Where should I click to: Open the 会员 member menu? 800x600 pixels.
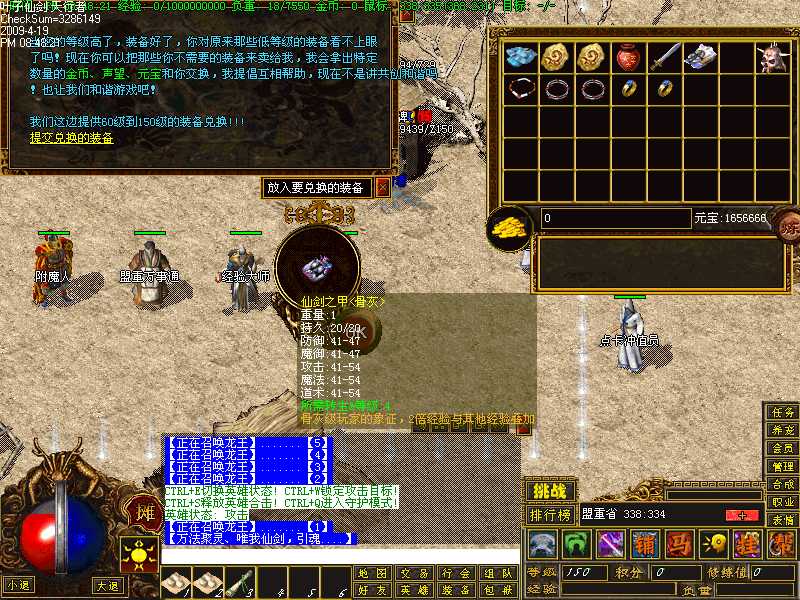tap(782, 448)
